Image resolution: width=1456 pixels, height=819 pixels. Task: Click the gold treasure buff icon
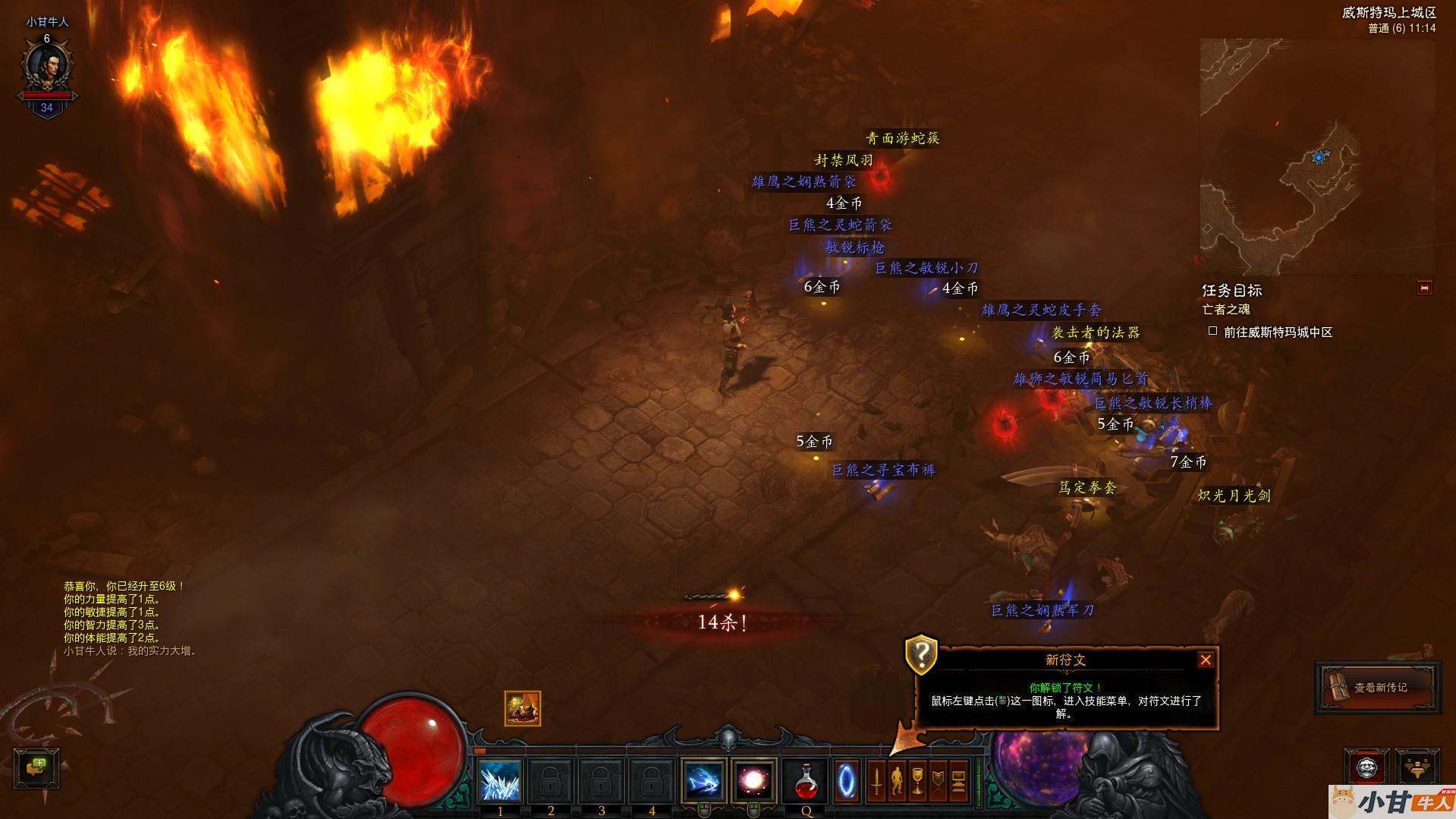tap(522, 708)
